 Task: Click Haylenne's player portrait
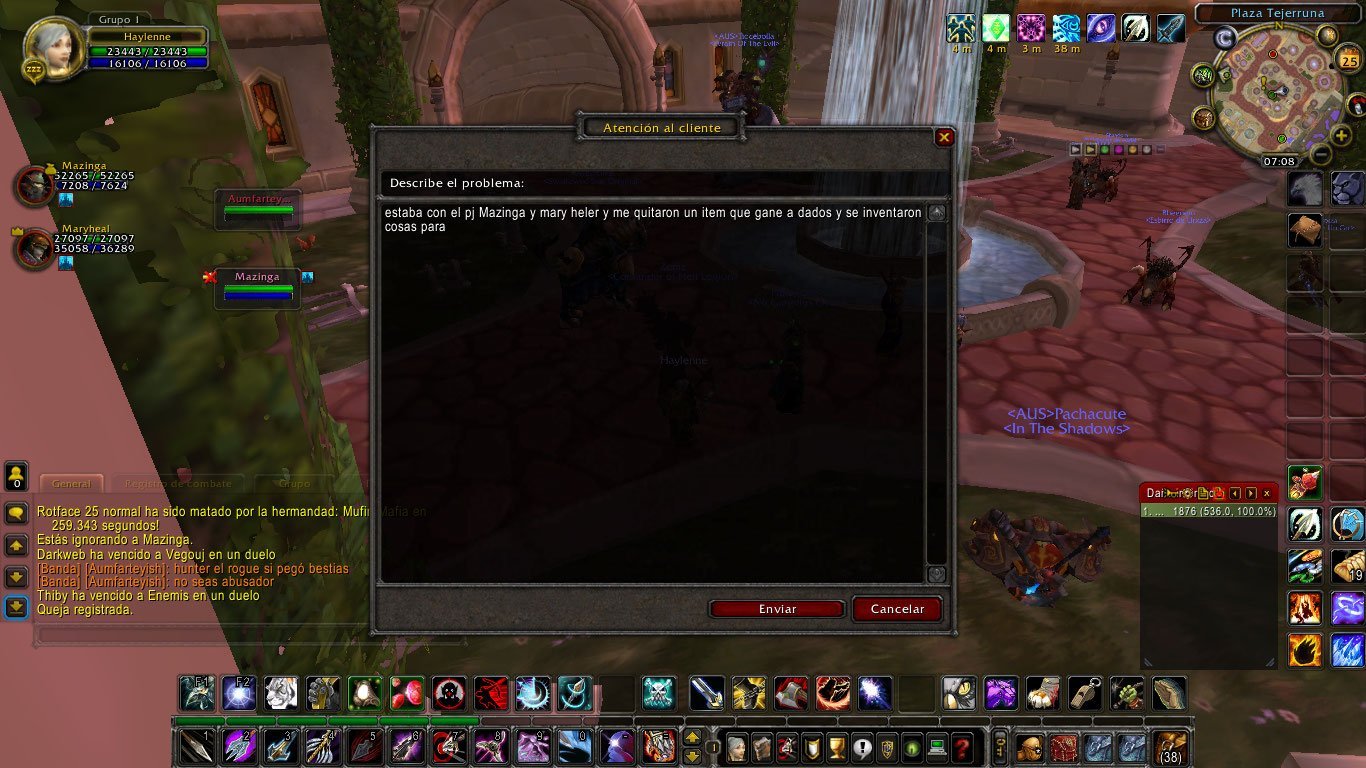(52, 48)
